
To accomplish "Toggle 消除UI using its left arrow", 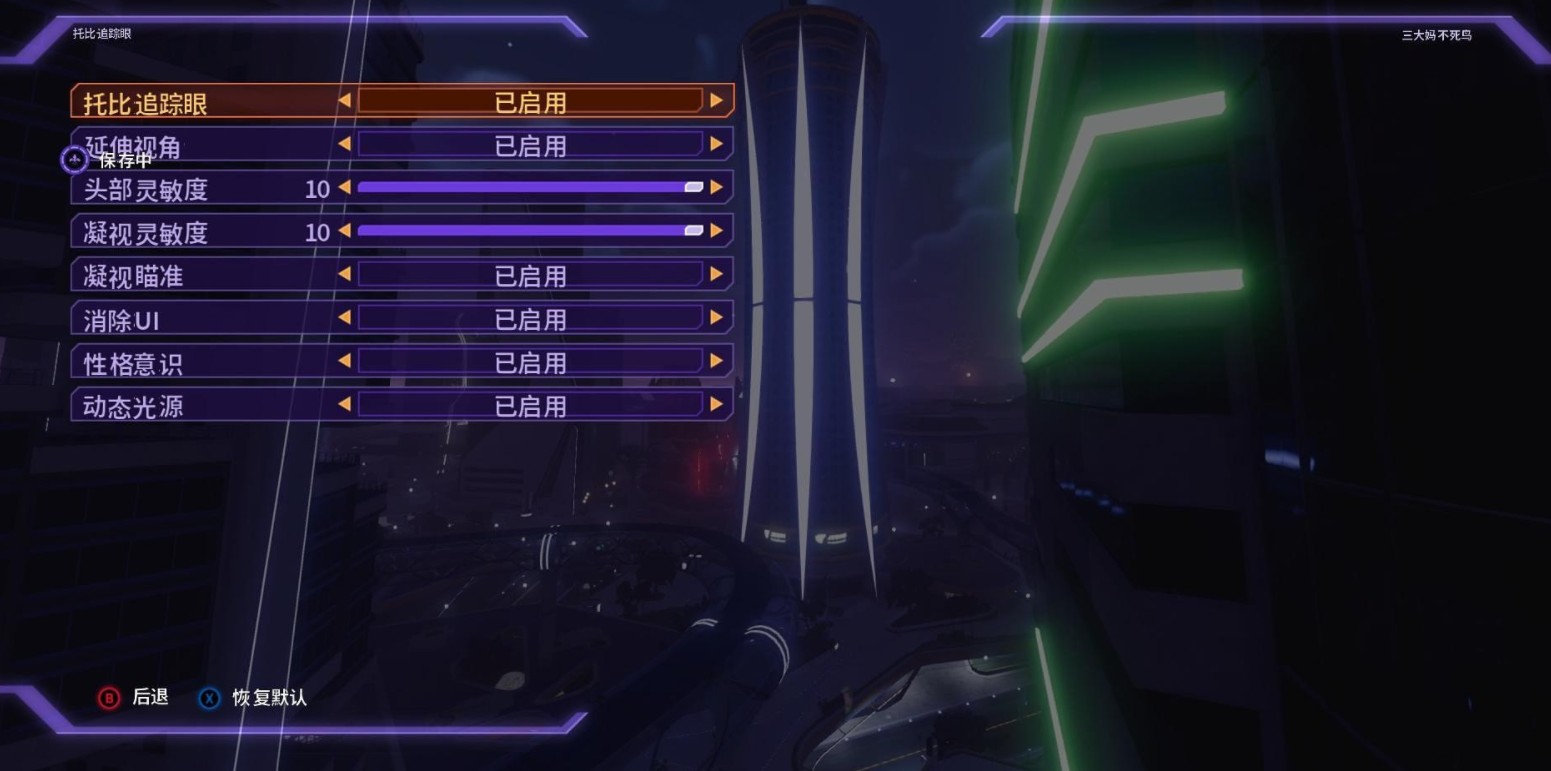I will 344,318.
